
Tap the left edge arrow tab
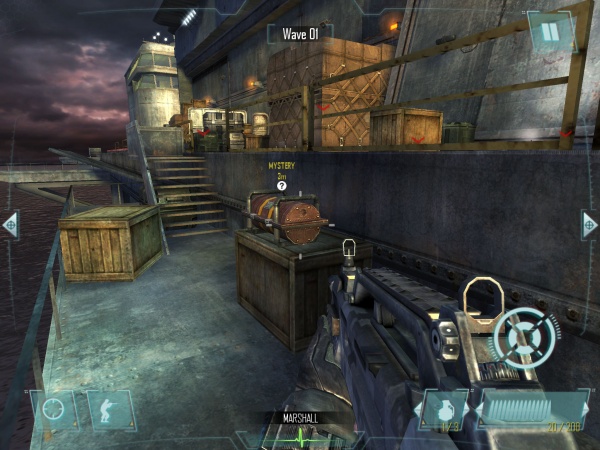coord(10,224)
